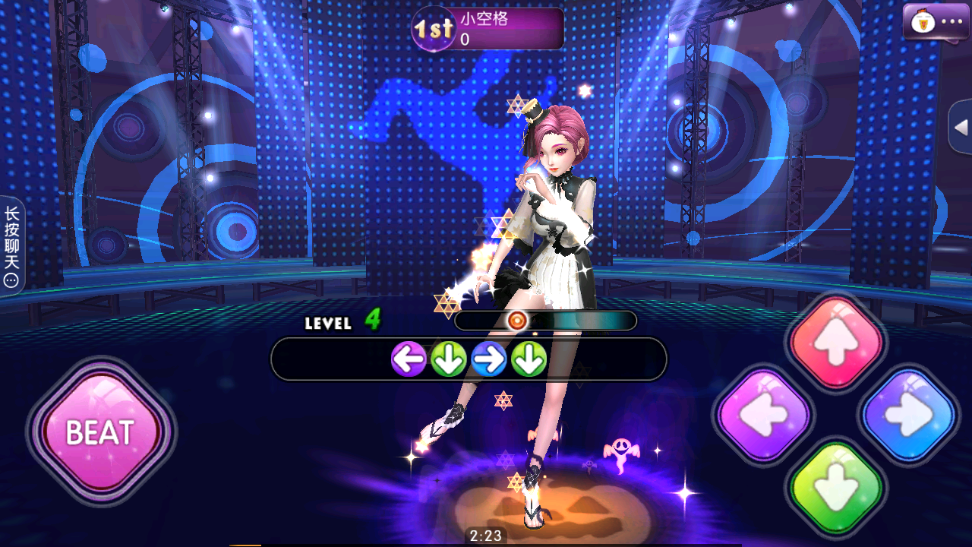972x547 pixels.
Task: Hit the red up arrow button
Action: 836,344
